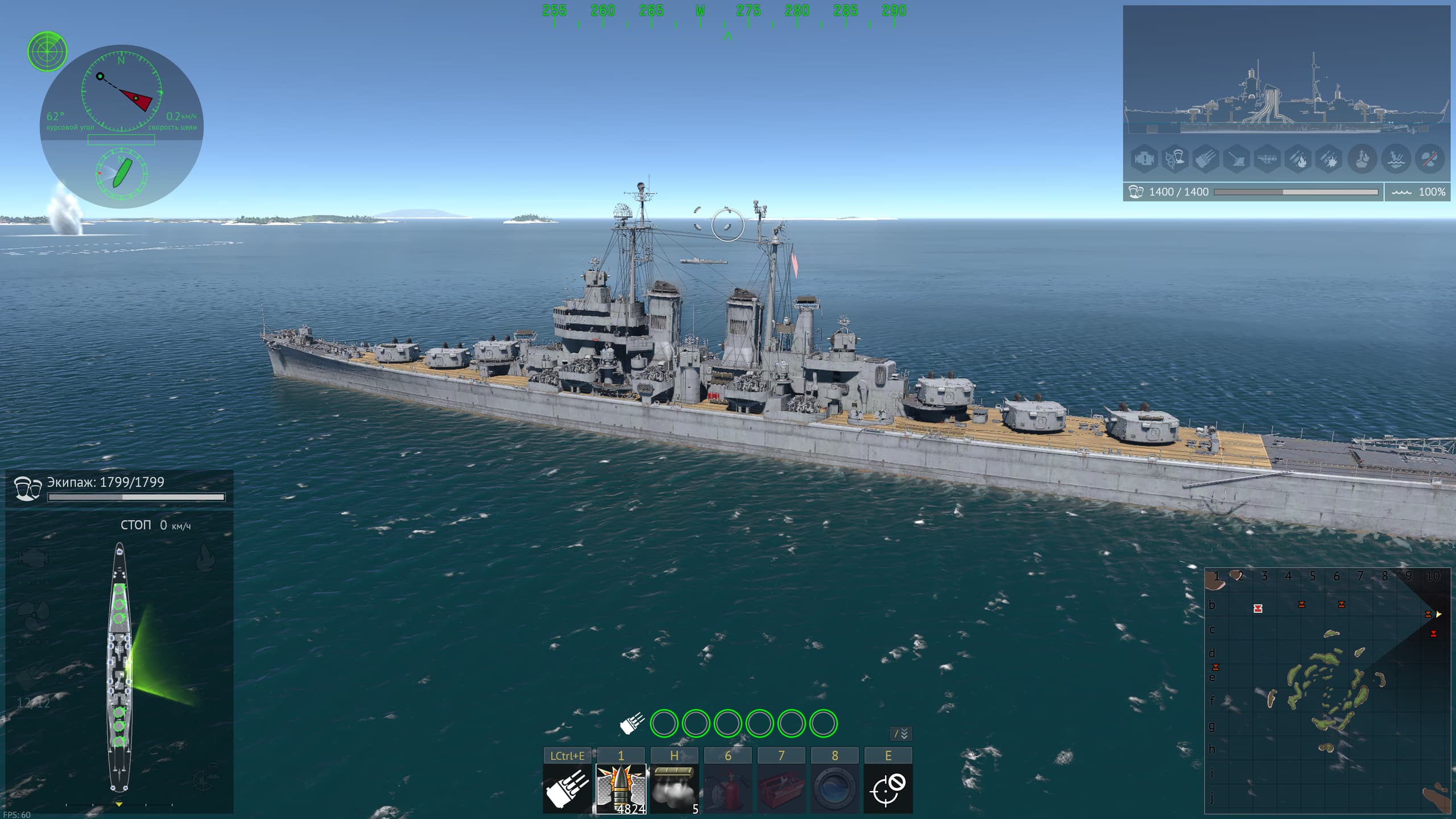Click the crosshair cease-targeting icon
1456x819 pixels.
point(888,788)
